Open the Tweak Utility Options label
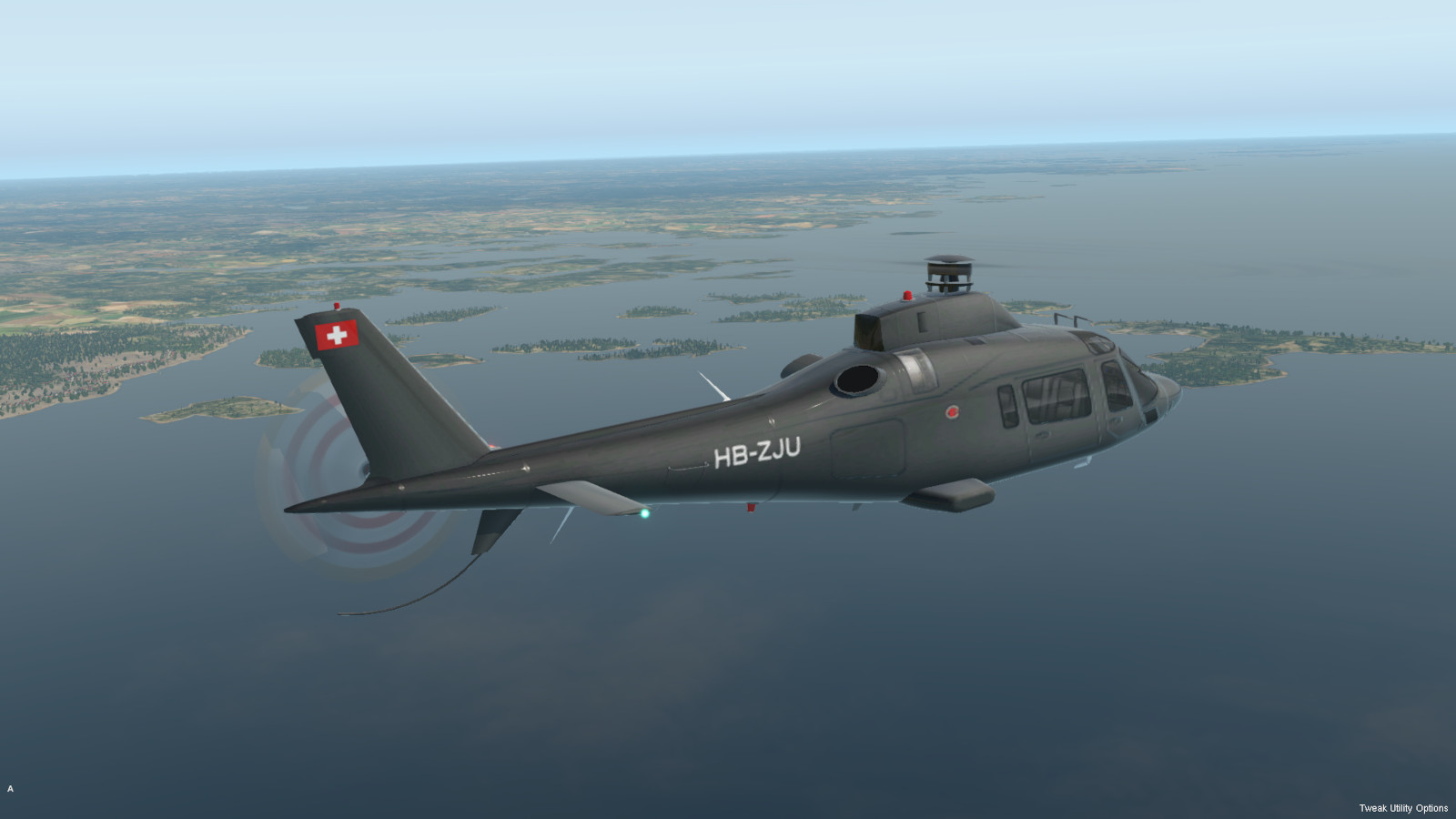Viewport: 1456px width, 819px height. pyautogui.click(x=1402, y=808)
